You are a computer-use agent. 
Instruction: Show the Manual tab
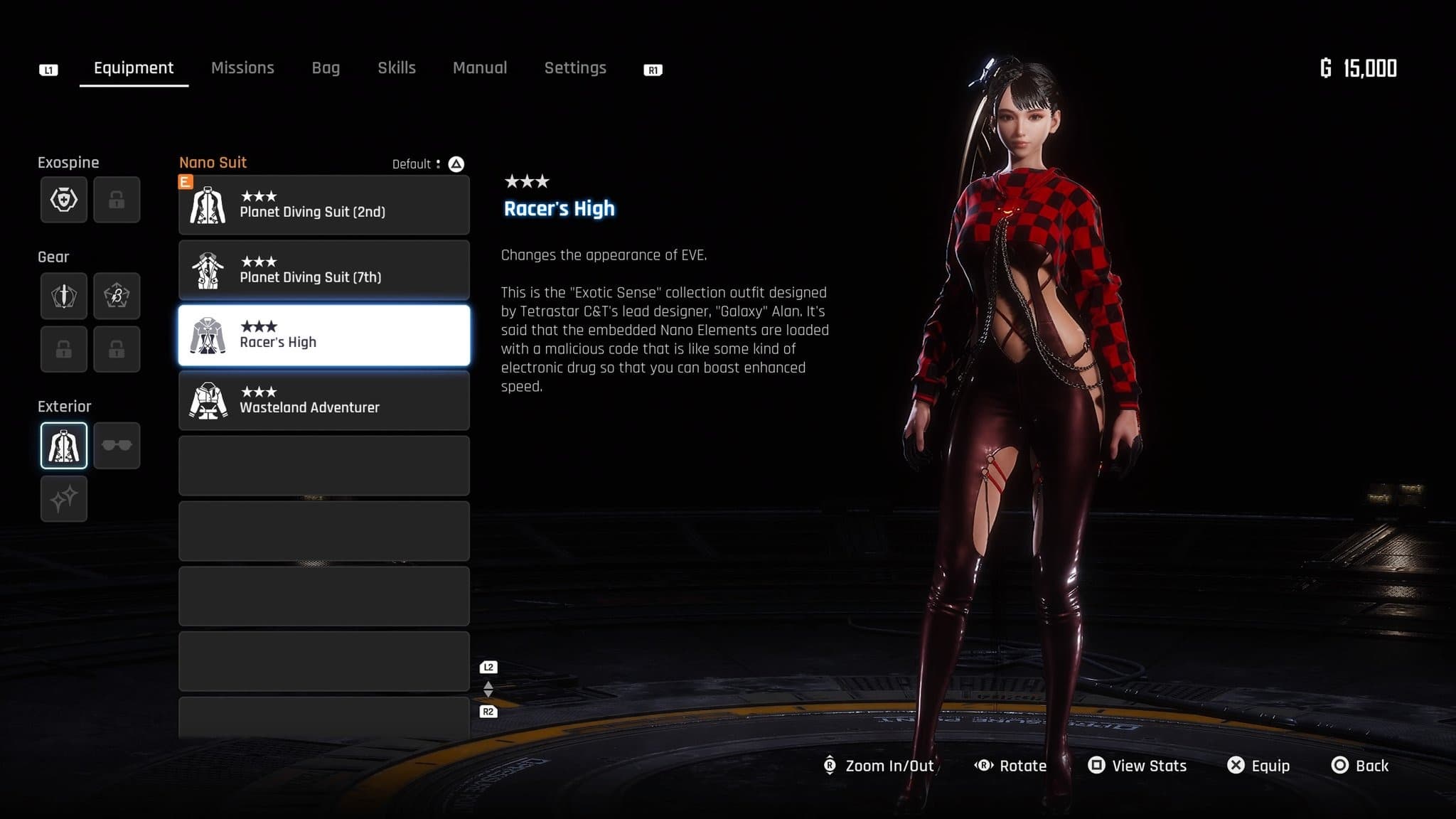pyautogui.click(x=480, y=68)
